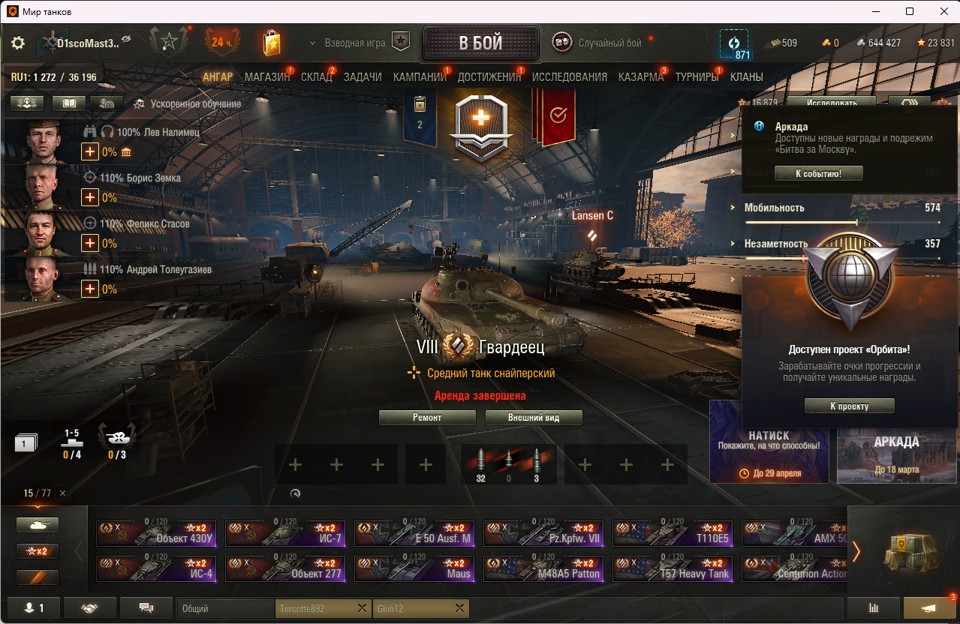Close the Glub12 chat tab

point(459,608)
